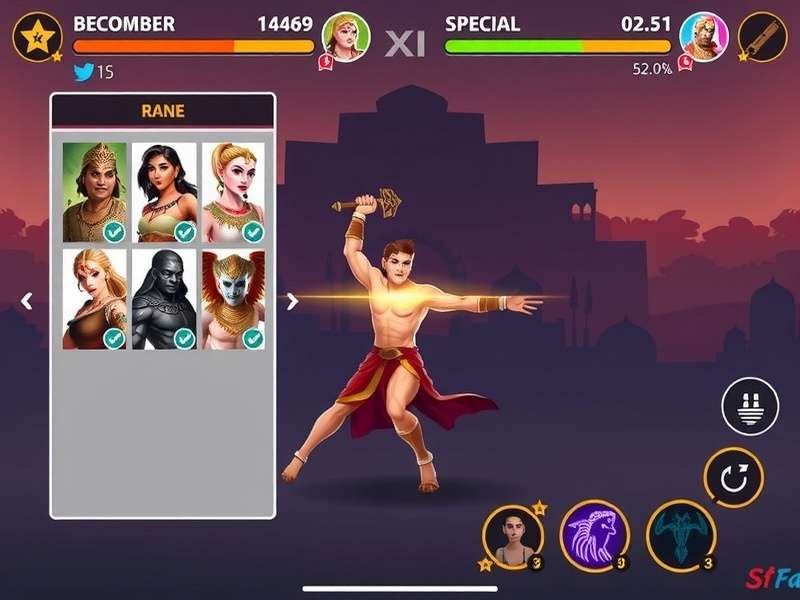
Task: Open the RANE panel header
Action: pyautogui.click(x=163, y=111)
